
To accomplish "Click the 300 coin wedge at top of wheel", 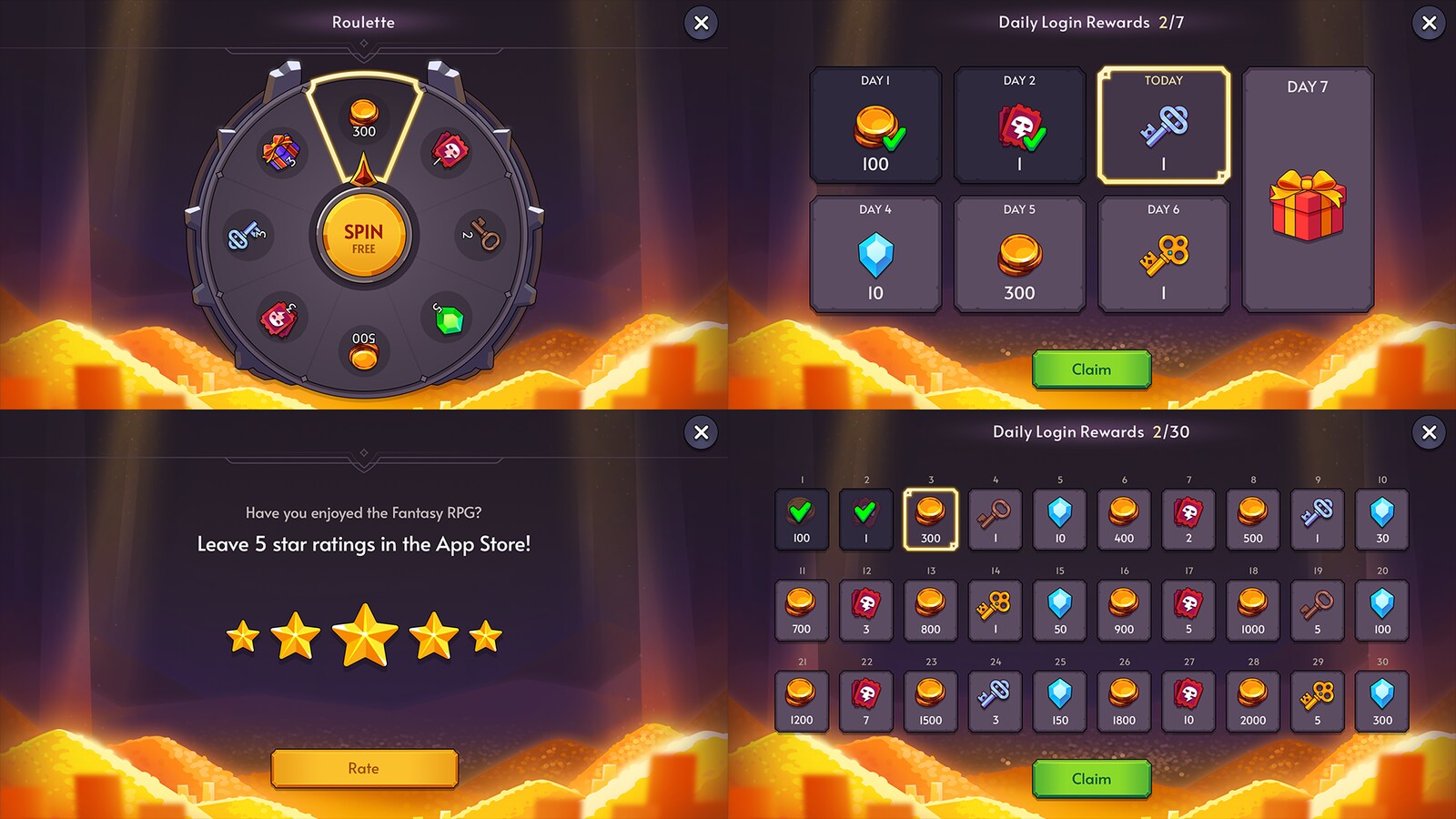I will [364, 118].
